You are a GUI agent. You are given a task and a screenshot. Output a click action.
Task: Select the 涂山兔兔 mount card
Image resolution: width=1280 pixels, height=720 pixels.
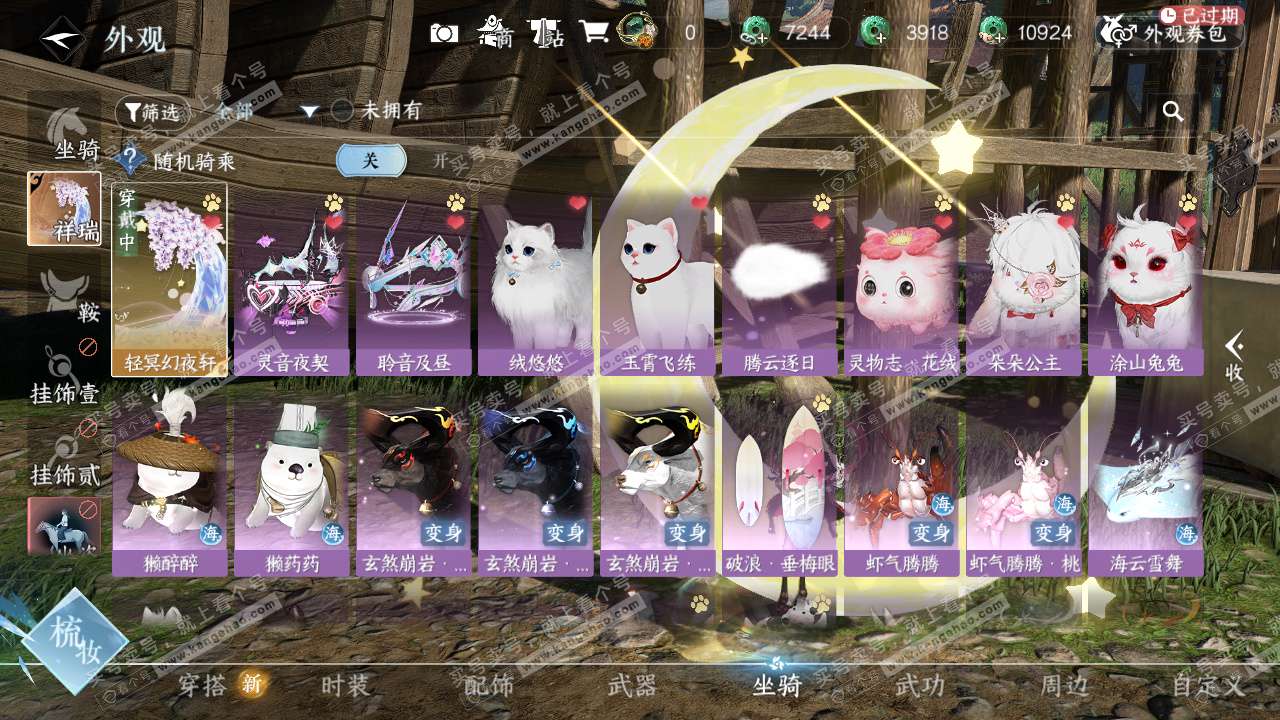coord(1145,285)
